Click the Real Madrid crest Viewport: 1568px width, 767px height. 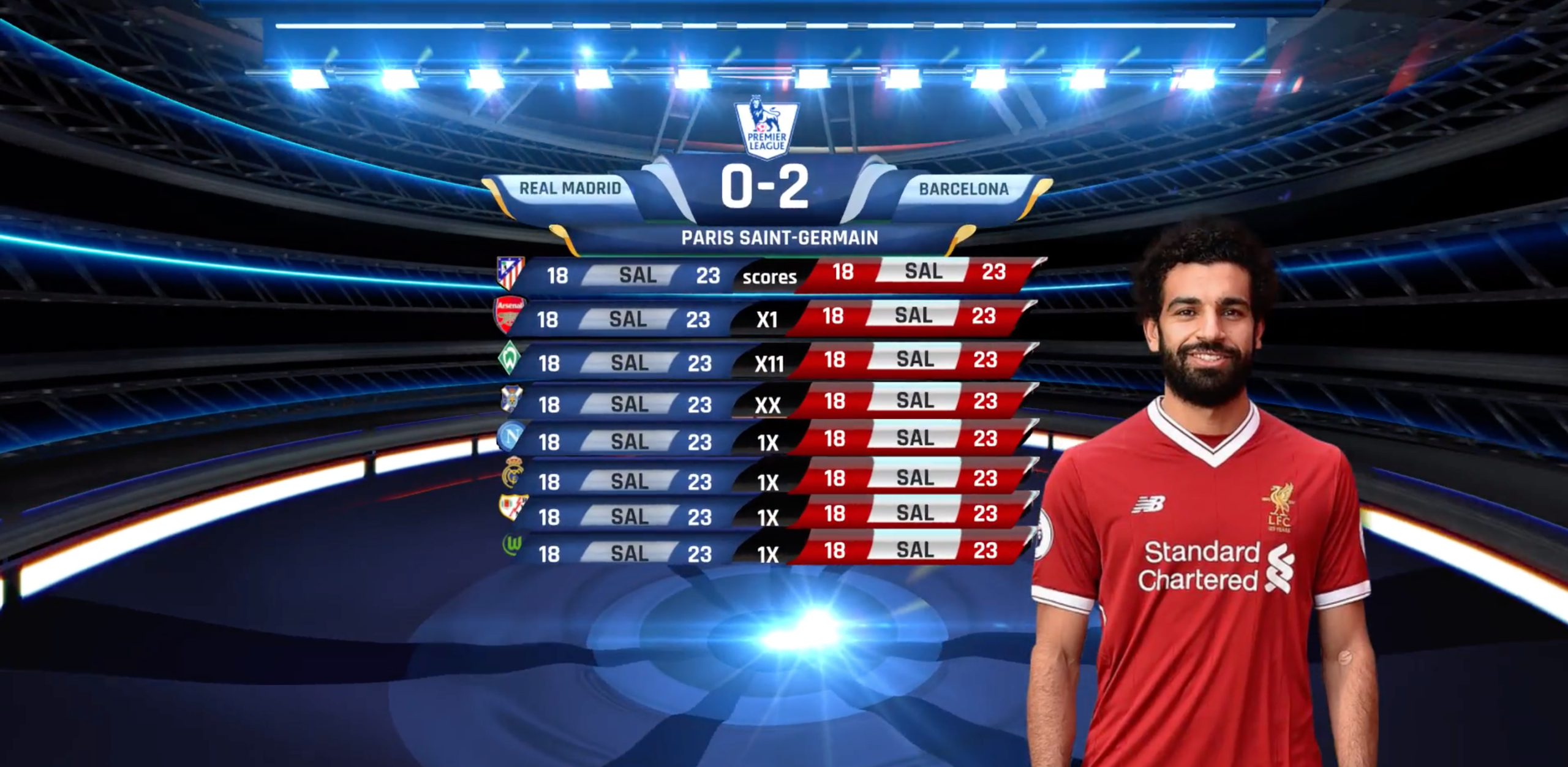coord(511,474)
